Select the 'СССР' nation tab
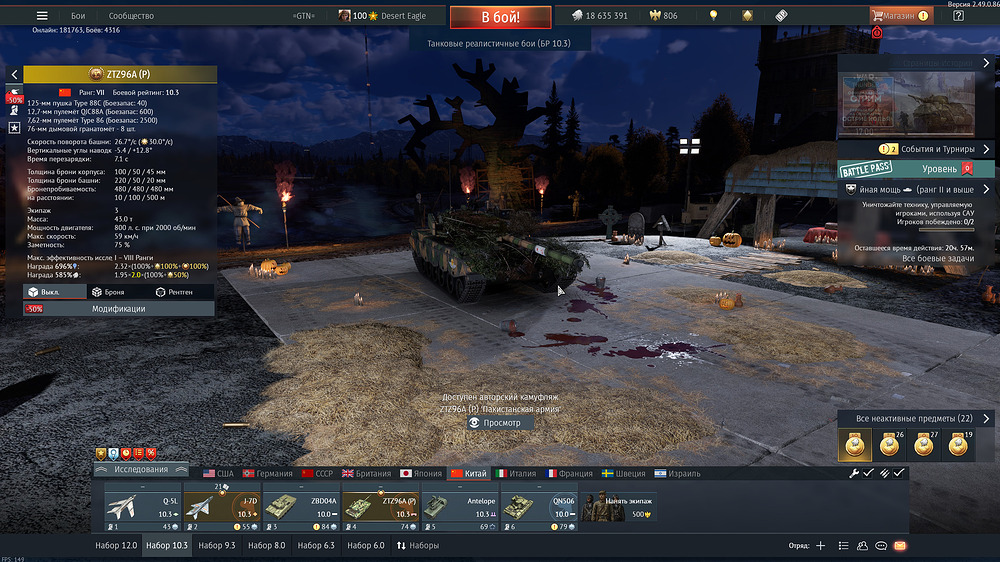 (x=317, y=473)
